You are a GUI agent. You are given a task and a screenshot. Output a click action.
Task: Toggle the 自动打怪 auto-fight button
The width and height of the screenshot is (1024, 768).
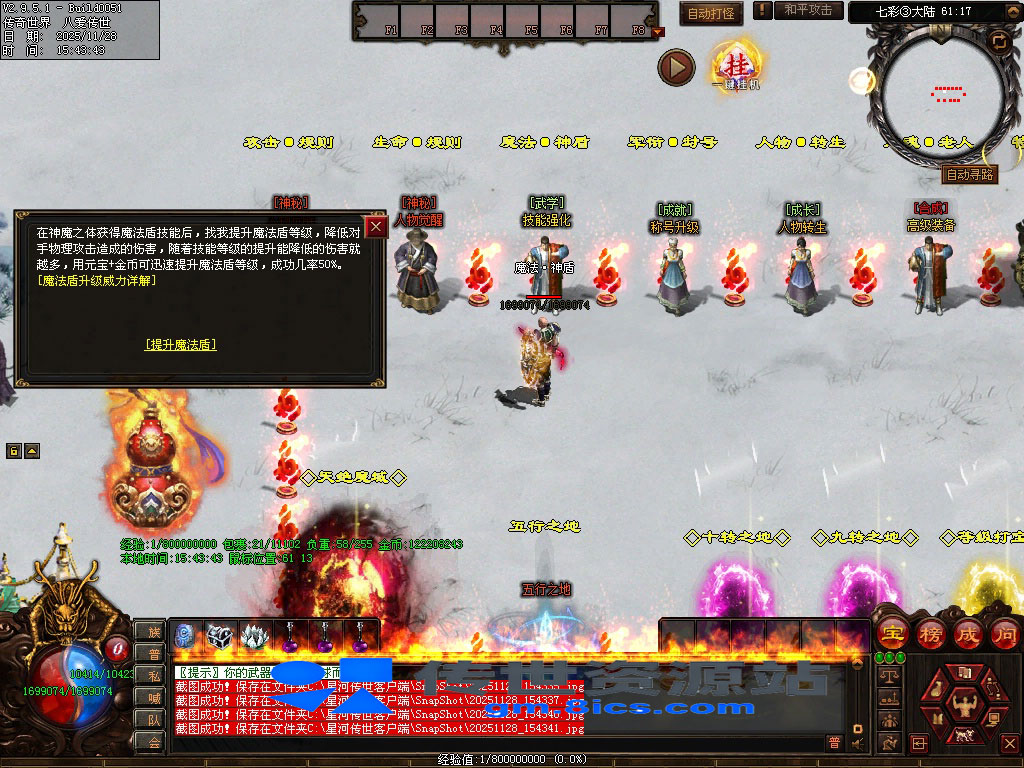click(711, 14)
